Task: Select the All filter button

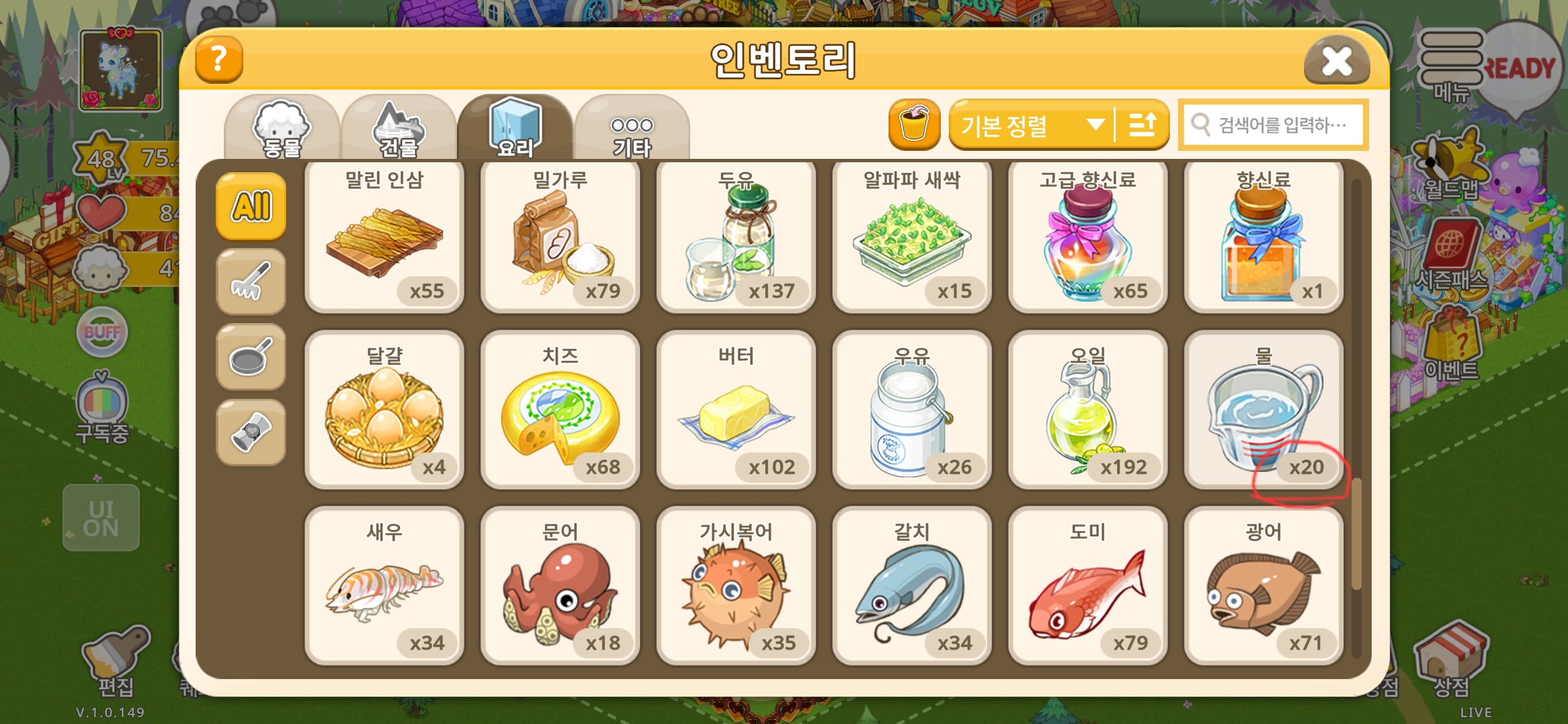Action: [251, 206]
